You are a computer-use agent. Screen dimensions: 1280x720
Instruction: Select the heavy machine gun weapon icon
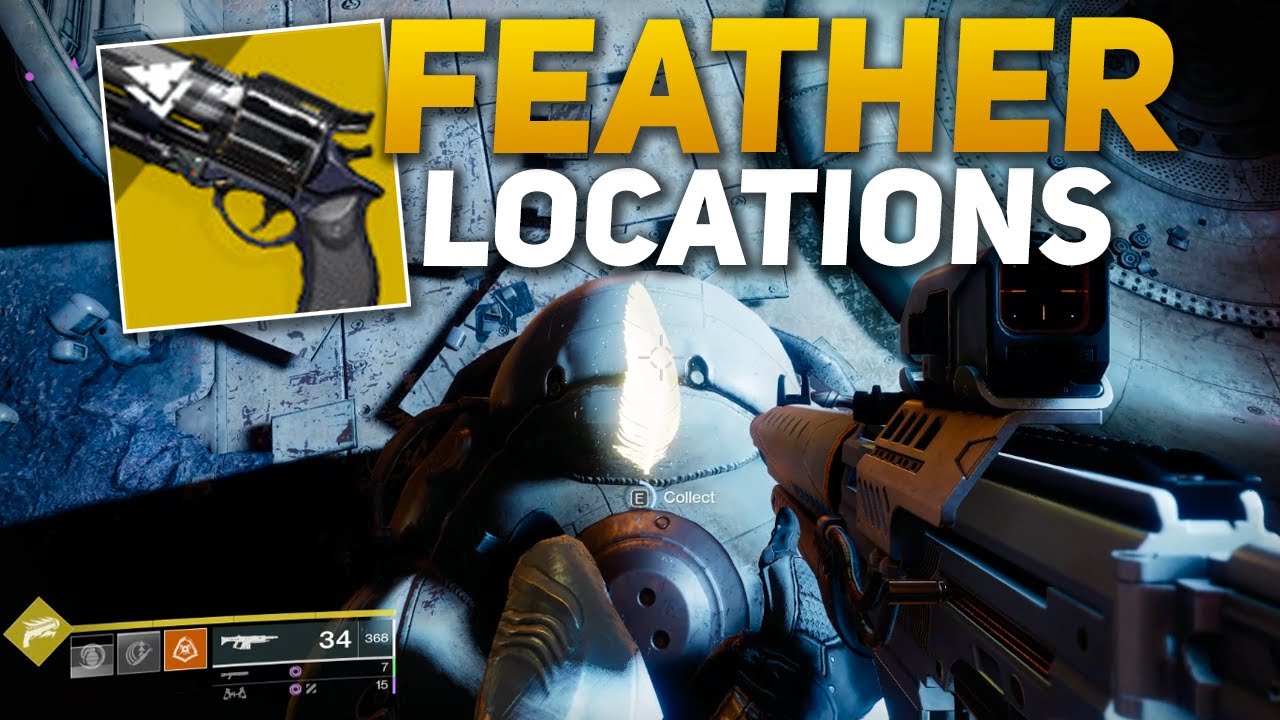click(x=234, y=694)
